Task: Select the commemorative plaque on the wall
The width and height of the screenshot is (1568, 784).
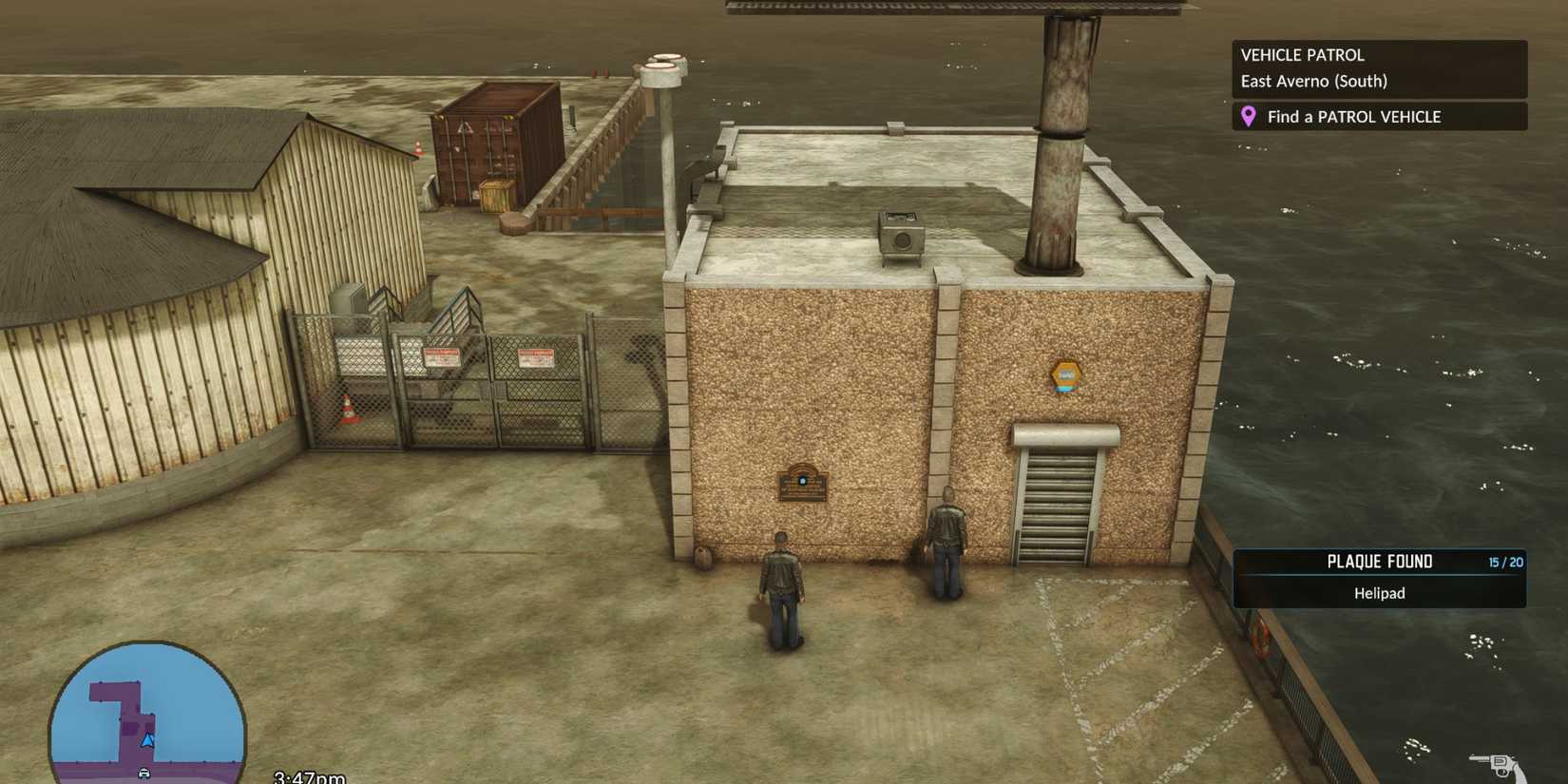Action: (801, 485)
